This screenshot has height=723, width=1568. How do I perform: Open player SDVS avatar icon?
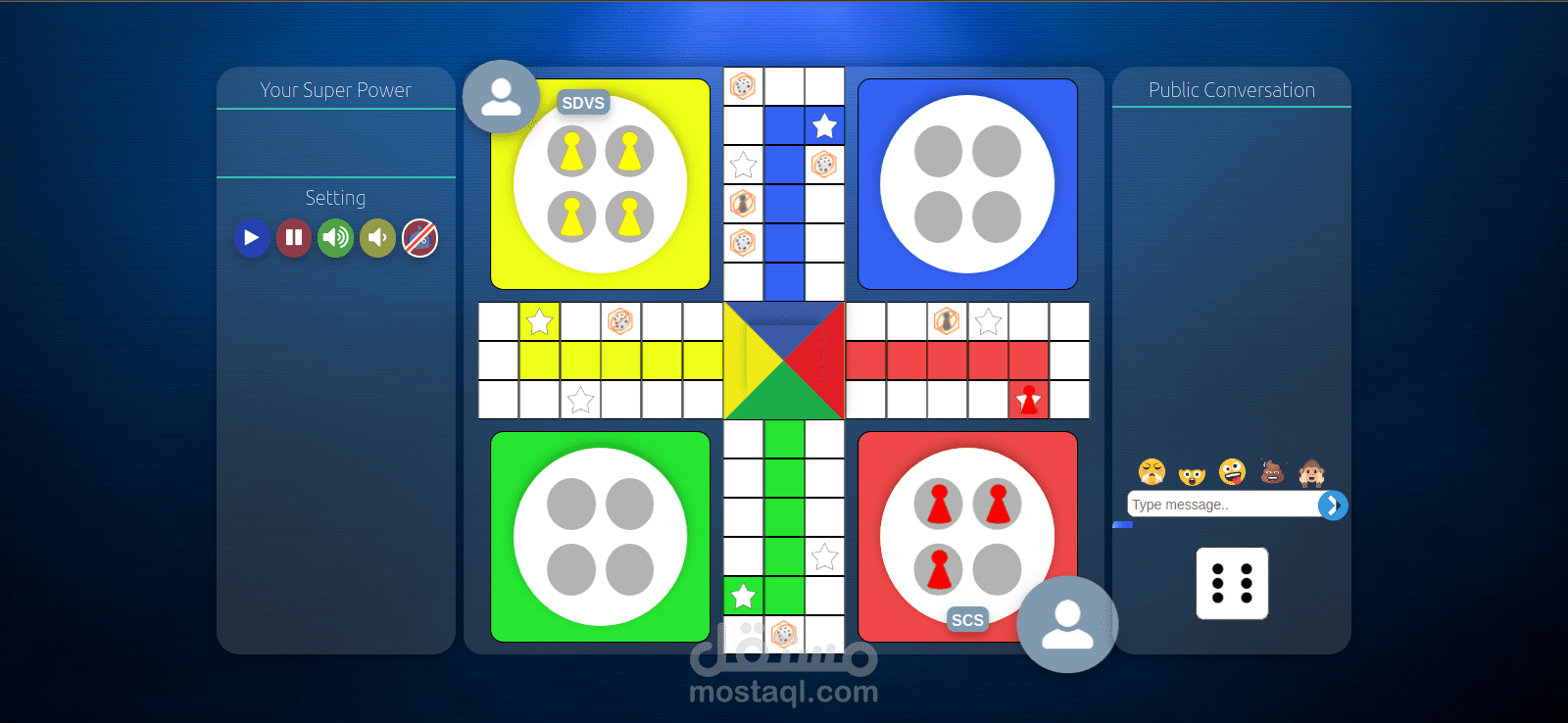[x=502, y=96]
